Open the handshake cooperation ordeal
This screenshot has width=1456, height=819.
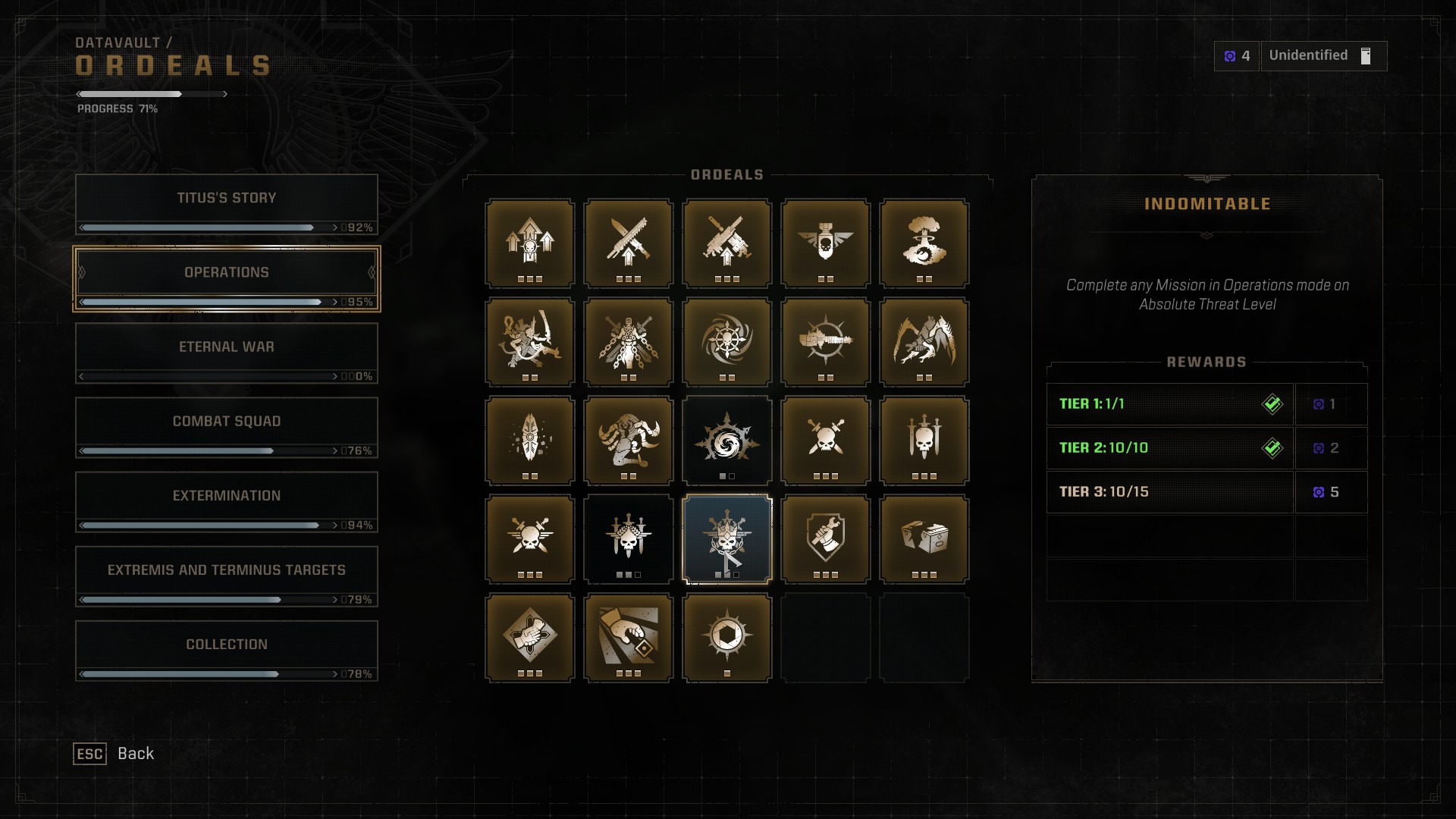tap(529, 637)
